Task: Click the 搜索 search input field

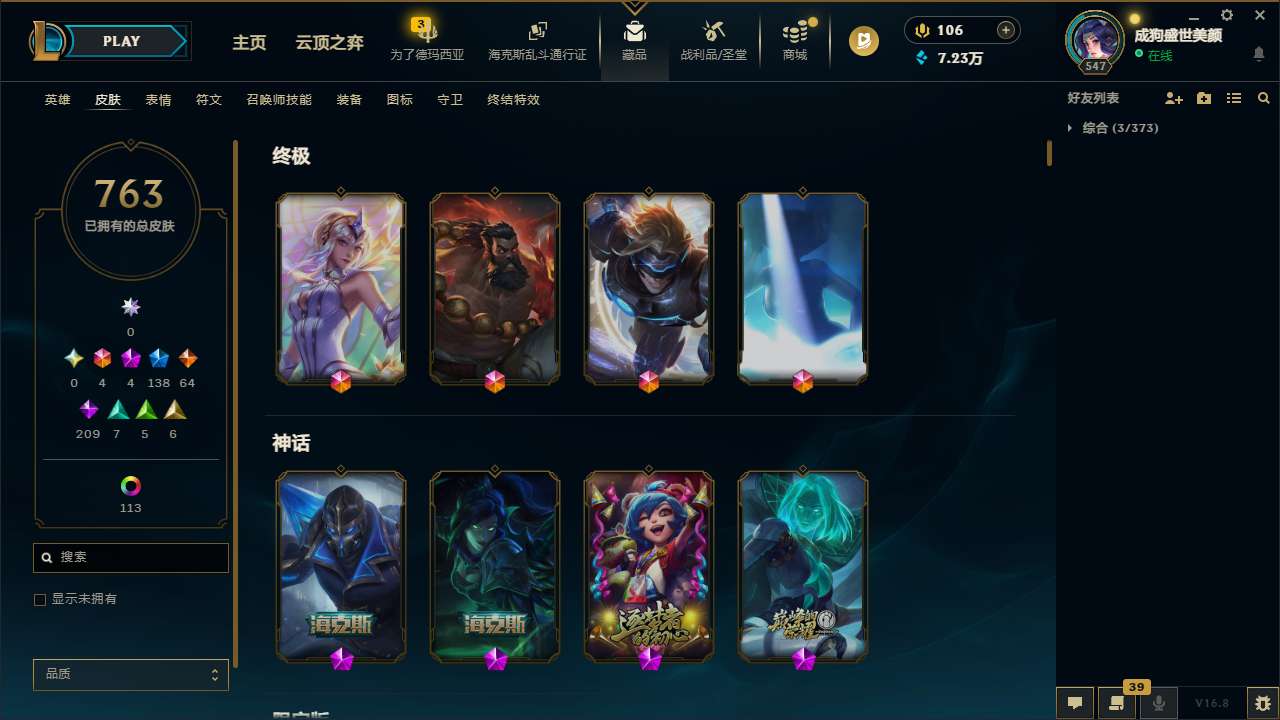Action: 130,557
